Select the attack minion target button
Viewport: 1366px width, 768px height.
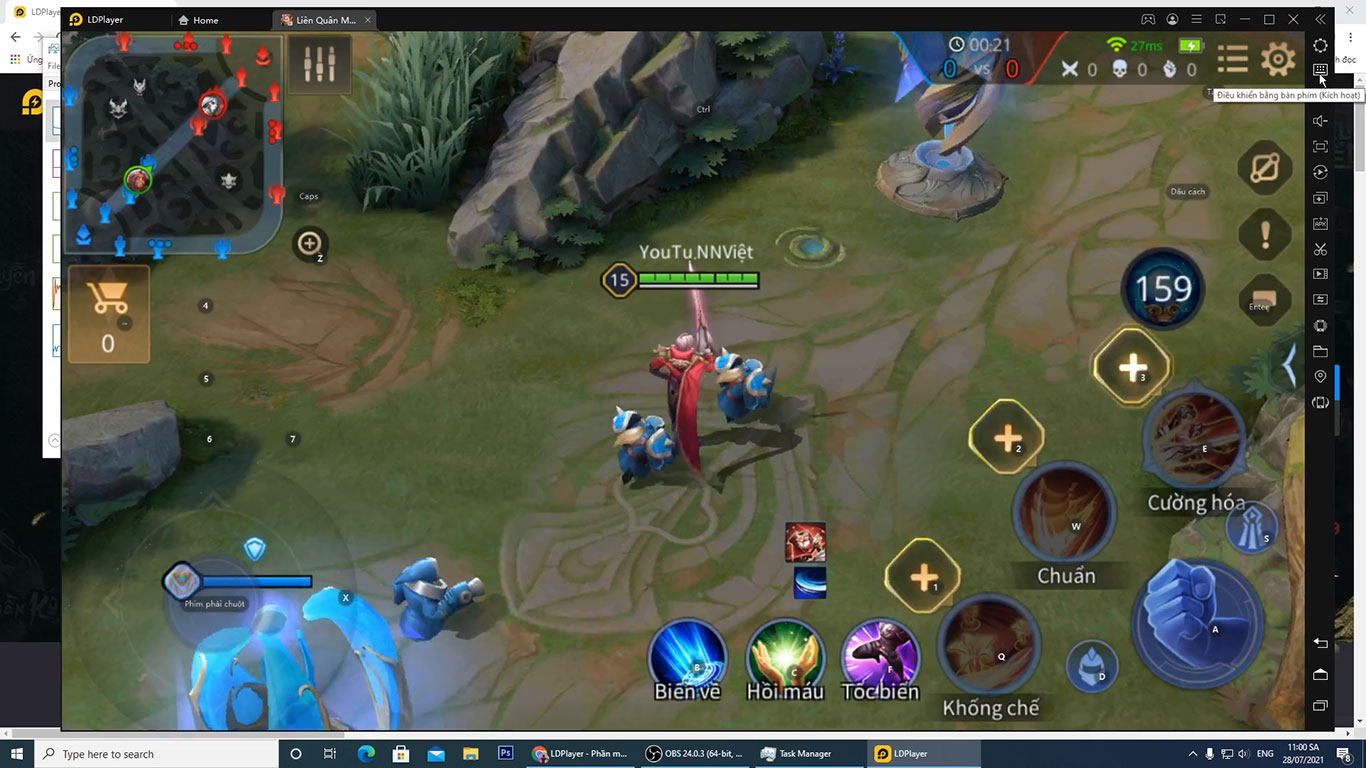(1091, 666)
